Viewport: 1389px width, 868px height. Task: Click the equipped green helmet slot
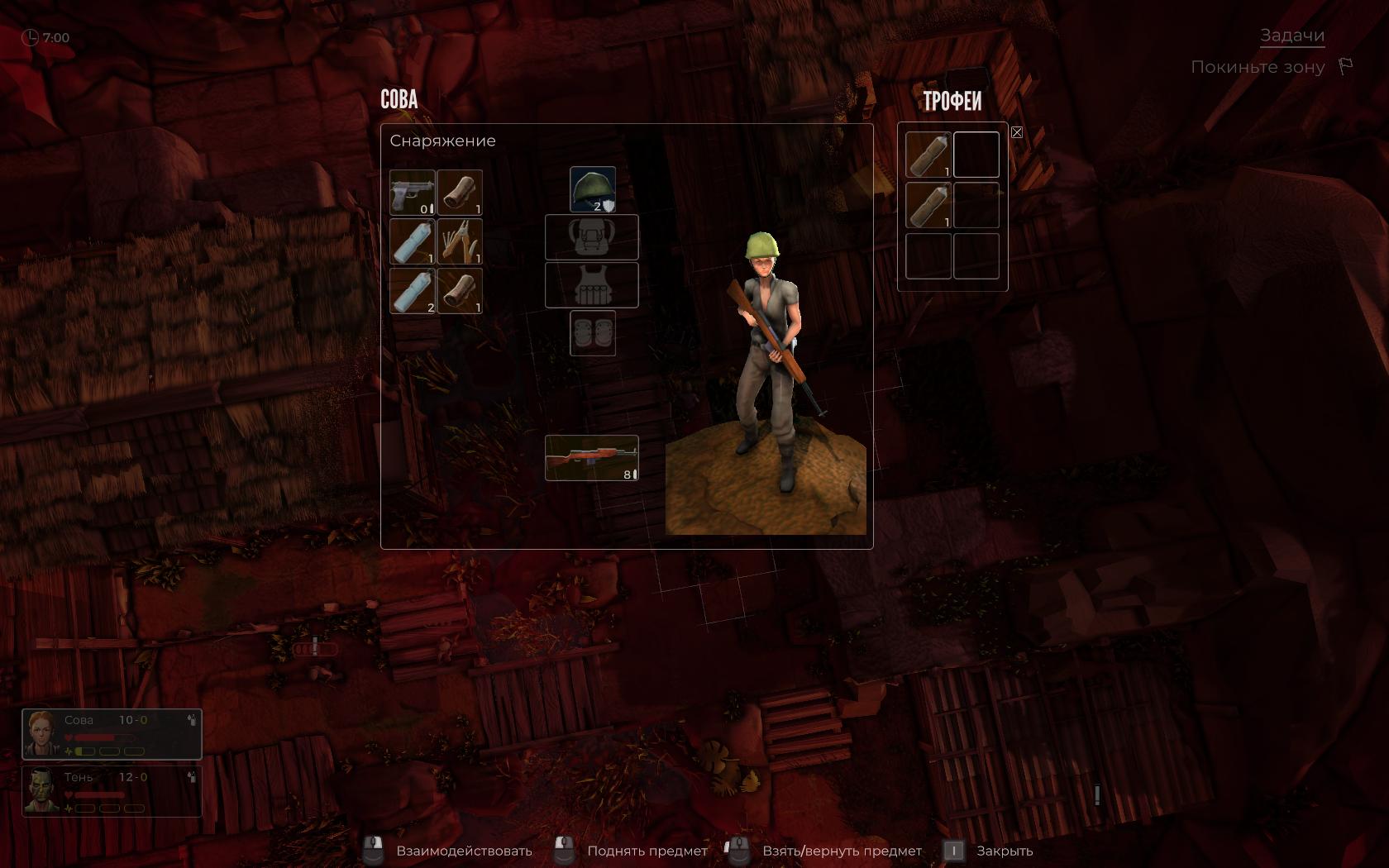[x=592, y=189]
